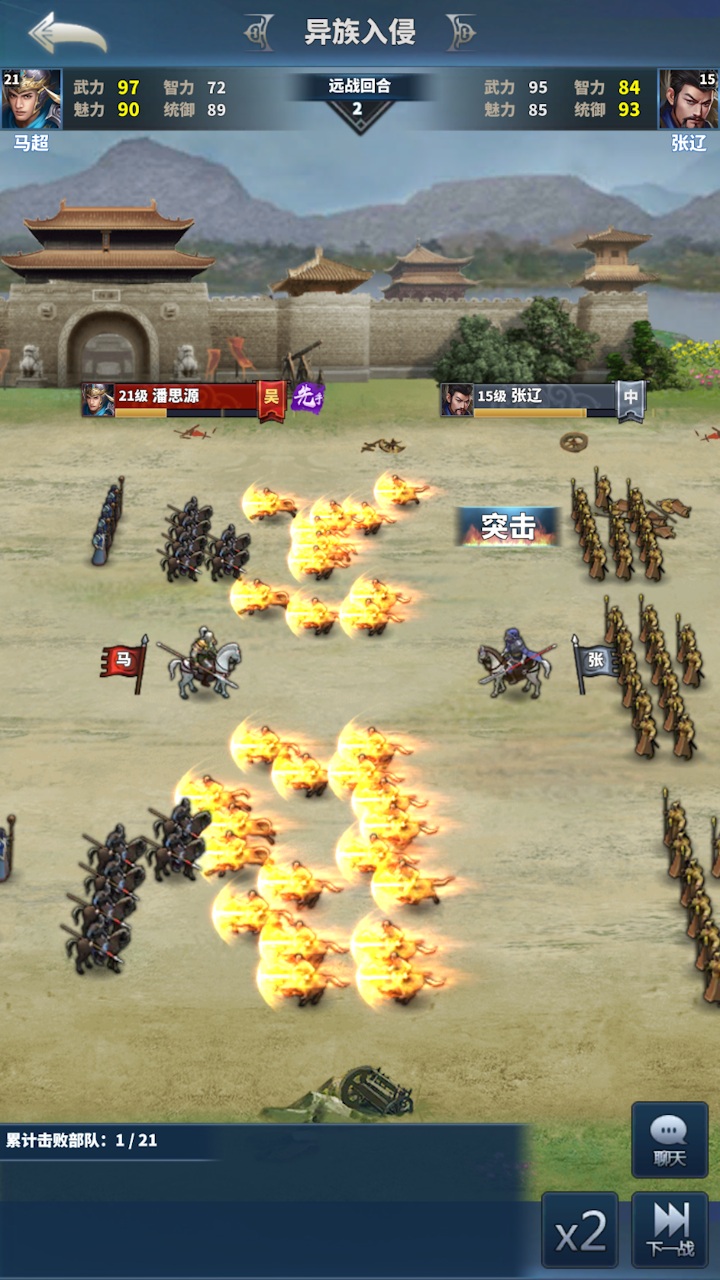Select Ma Chao's general portrait

pyautogui.click(x=31, y=99)
